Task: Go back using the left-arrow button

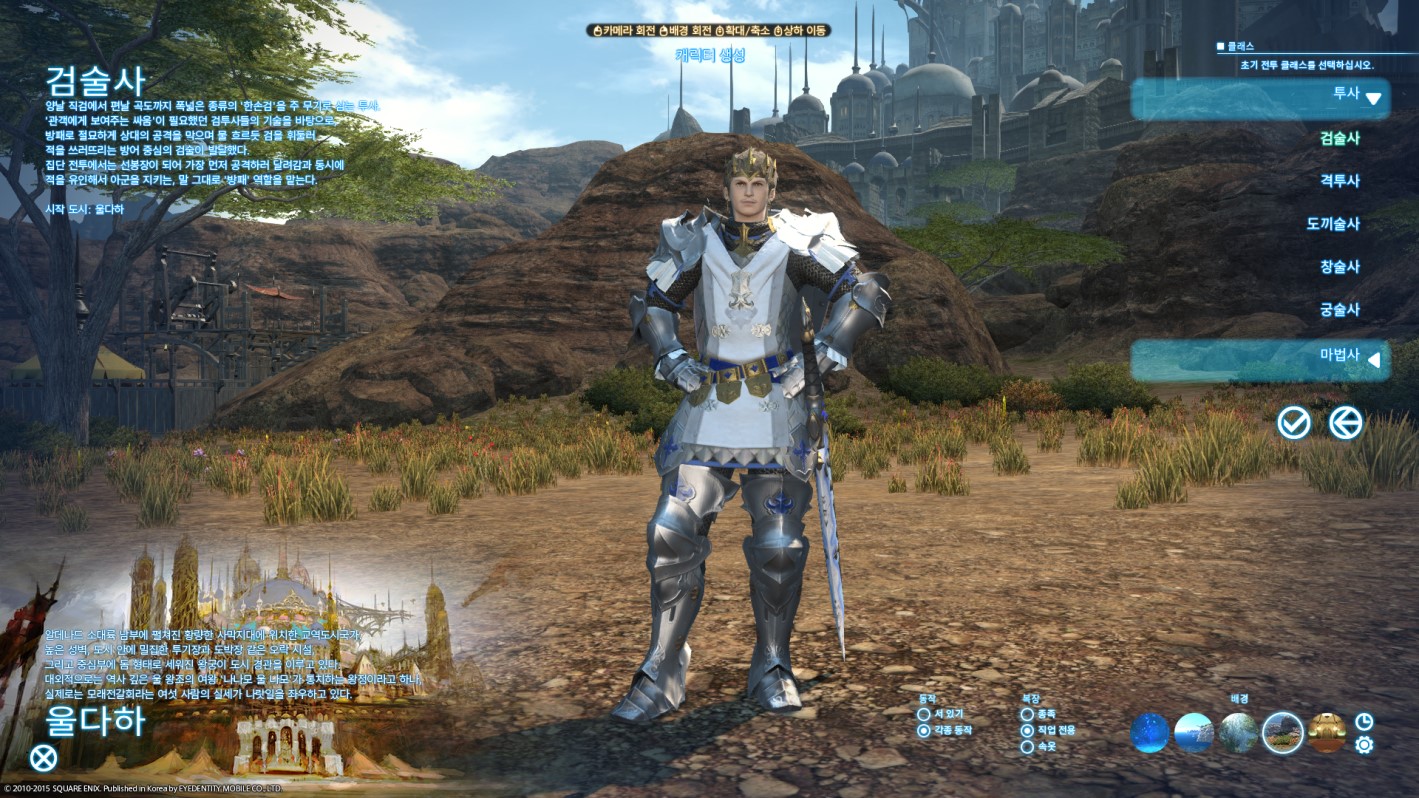Action: point(1346,423)
